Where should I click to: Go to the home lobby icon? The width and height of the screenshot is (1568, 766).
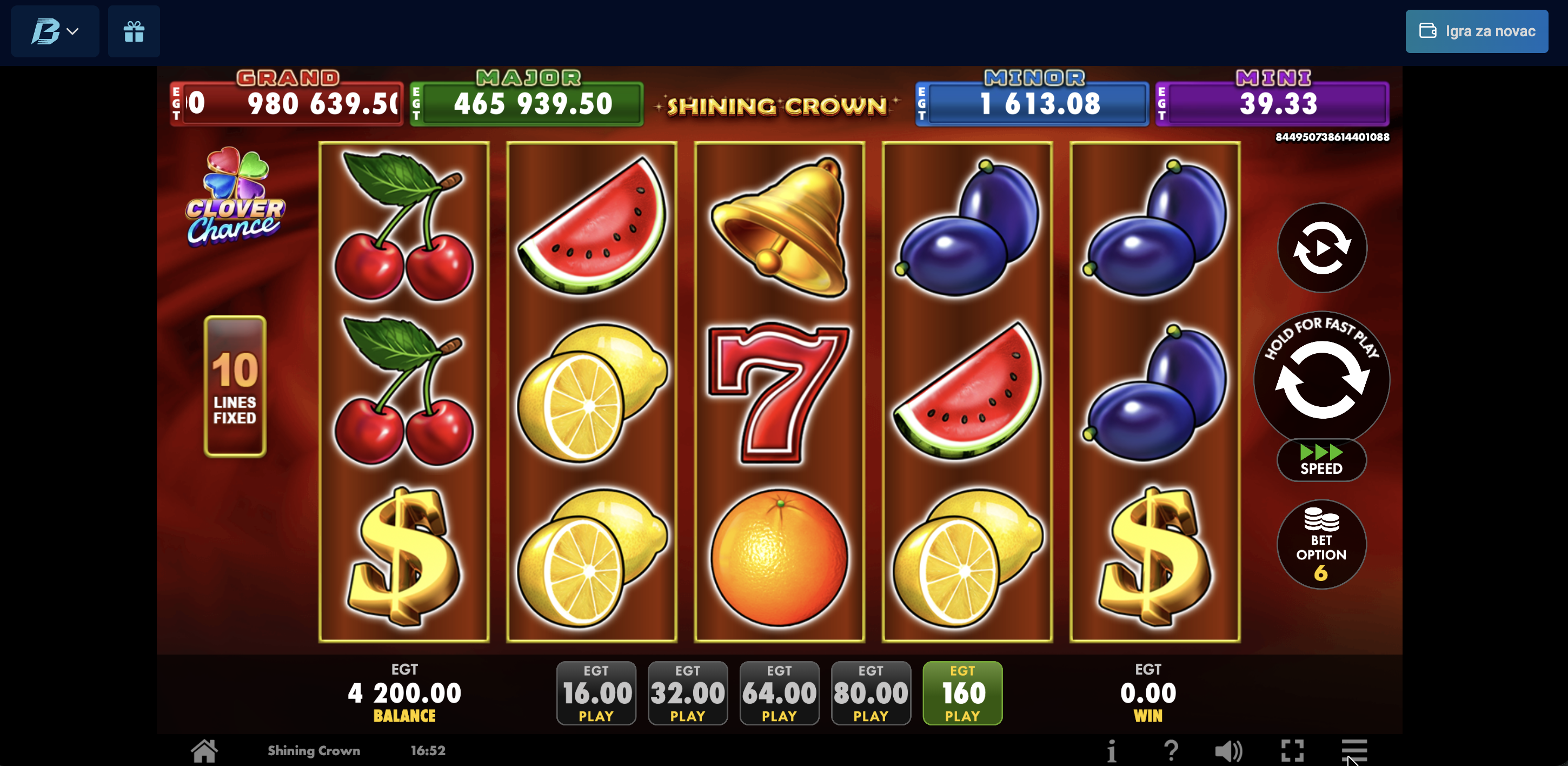[204, 751]
